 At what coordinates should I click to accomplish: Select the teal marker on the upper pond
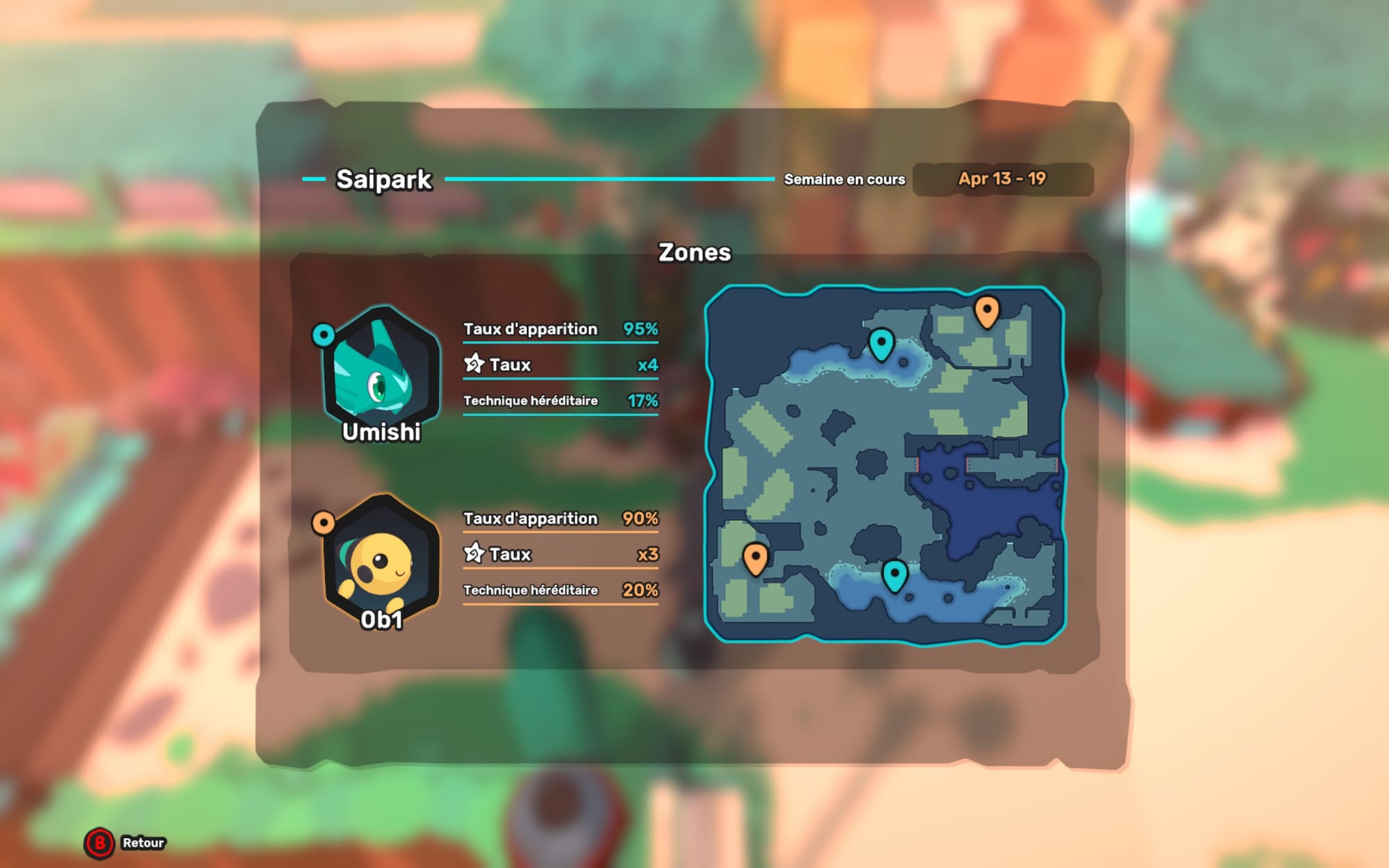(x=881, y=342)
